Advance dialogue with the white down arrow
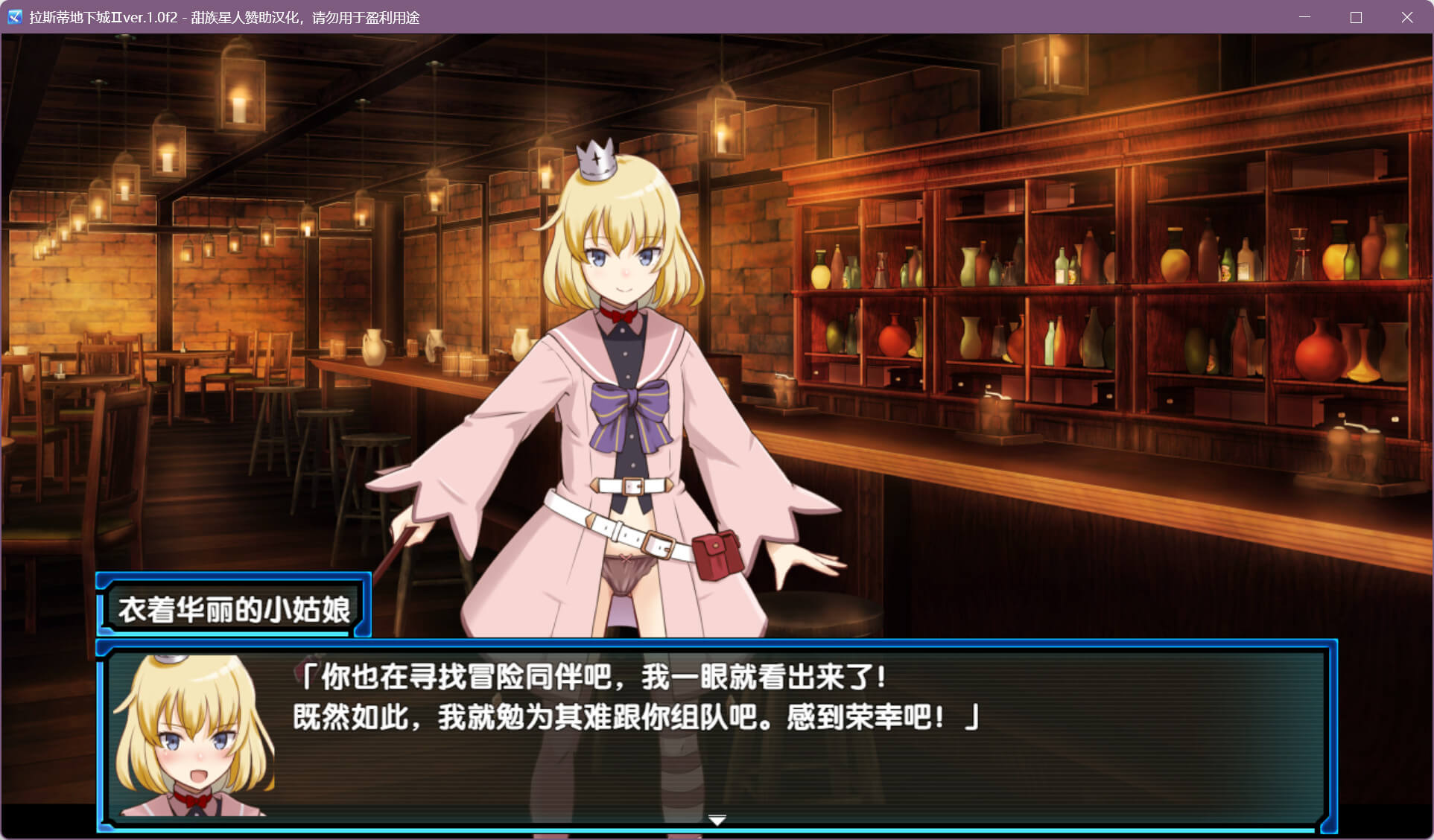The height and width of the screenshot is (840, 1434). coord(717,820)
